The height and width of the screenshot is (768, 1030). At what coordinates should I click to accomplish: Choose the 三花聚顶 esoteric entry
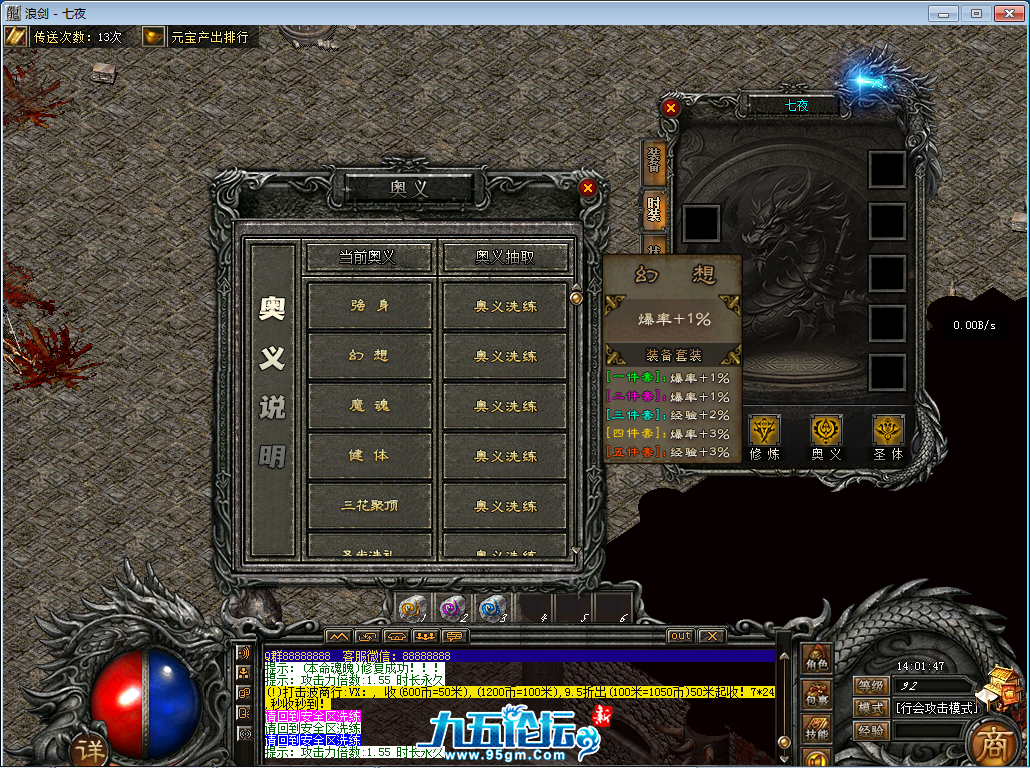(x=370, y=505)
